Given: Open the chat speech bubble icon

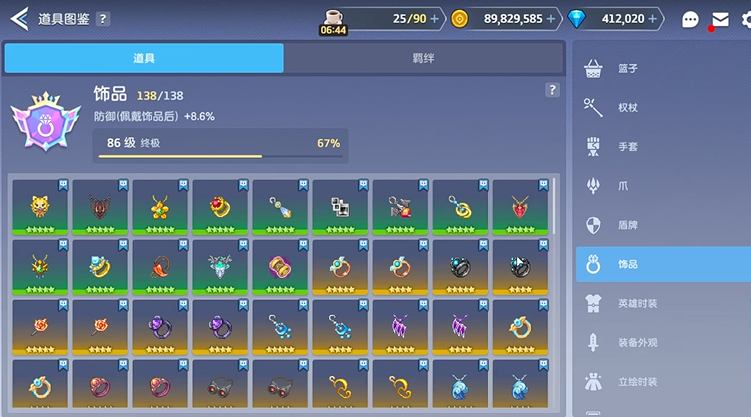Looking at the screenshot, I should 690,19.
